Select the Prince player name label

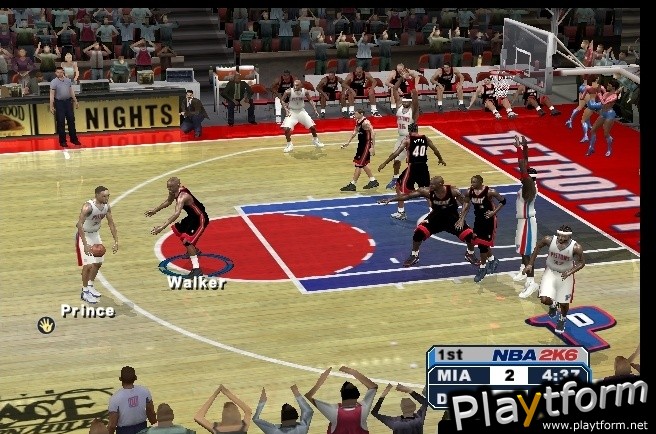click(x=87, y=311)
